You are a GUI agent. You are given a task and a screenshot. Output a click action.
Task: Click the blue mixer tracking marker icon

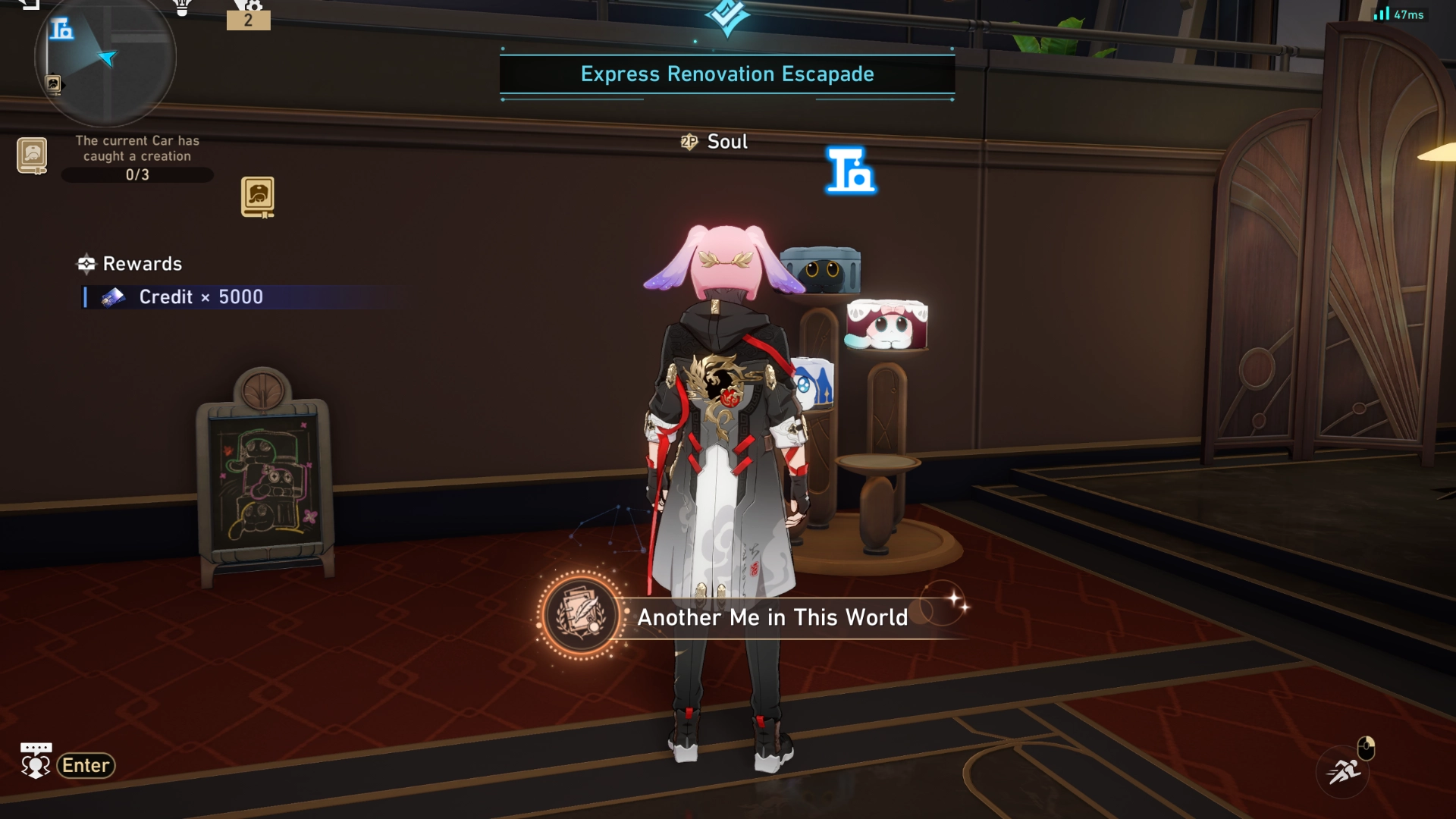pos(850,169)
